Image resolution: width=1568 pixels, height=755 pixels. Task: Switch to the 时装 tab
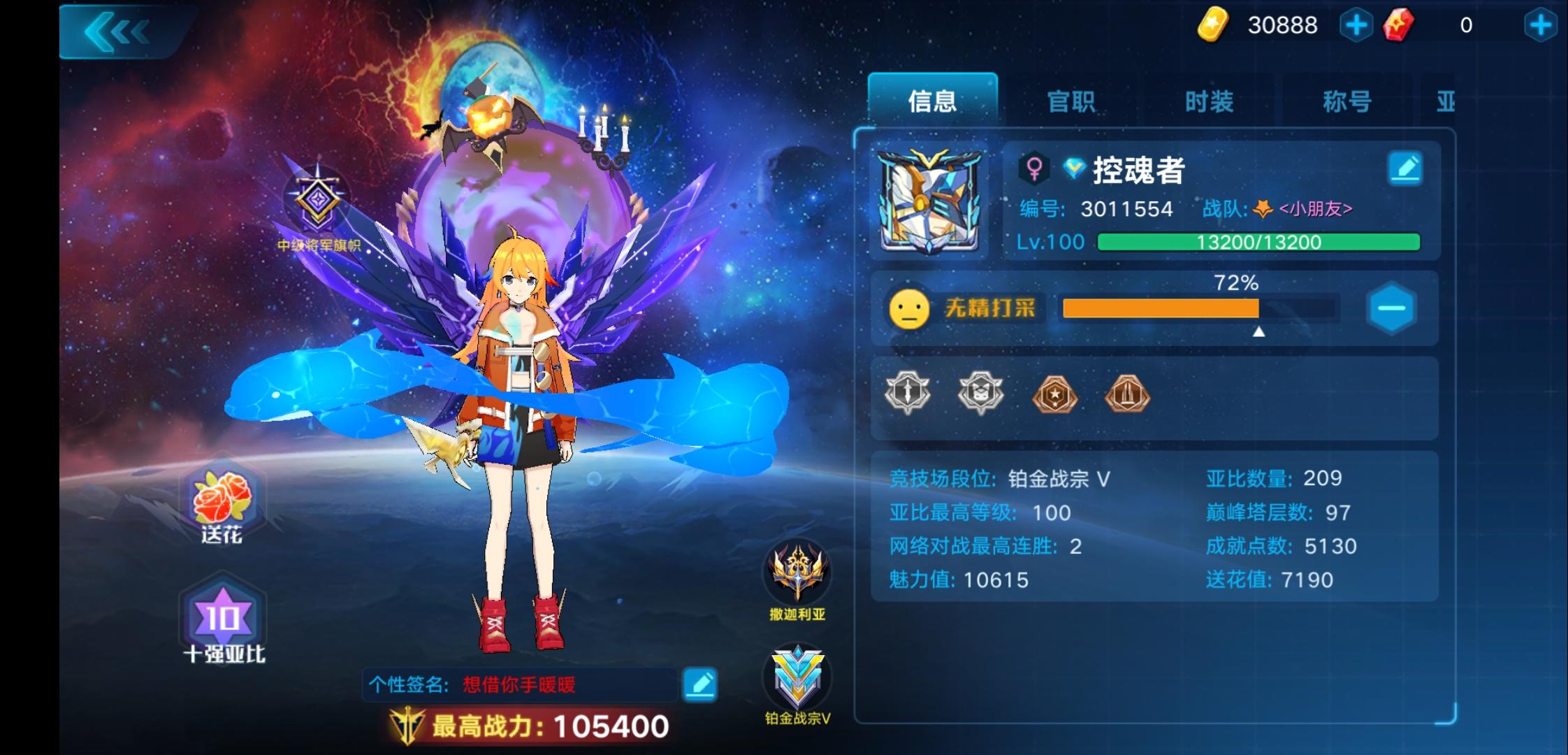coord(1207,101)
